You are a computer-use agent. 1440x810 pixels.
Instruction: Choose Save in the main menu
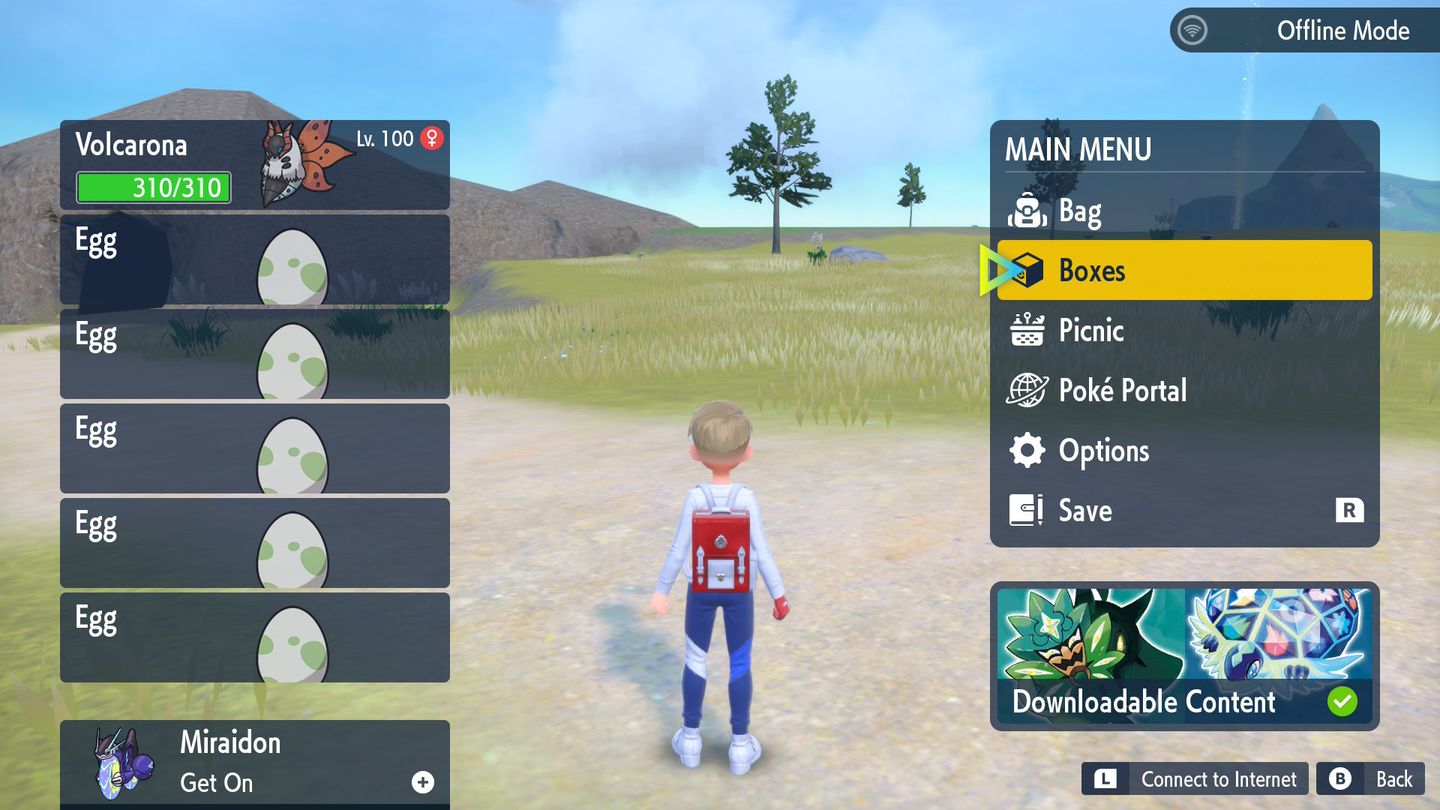point(1184,511)
